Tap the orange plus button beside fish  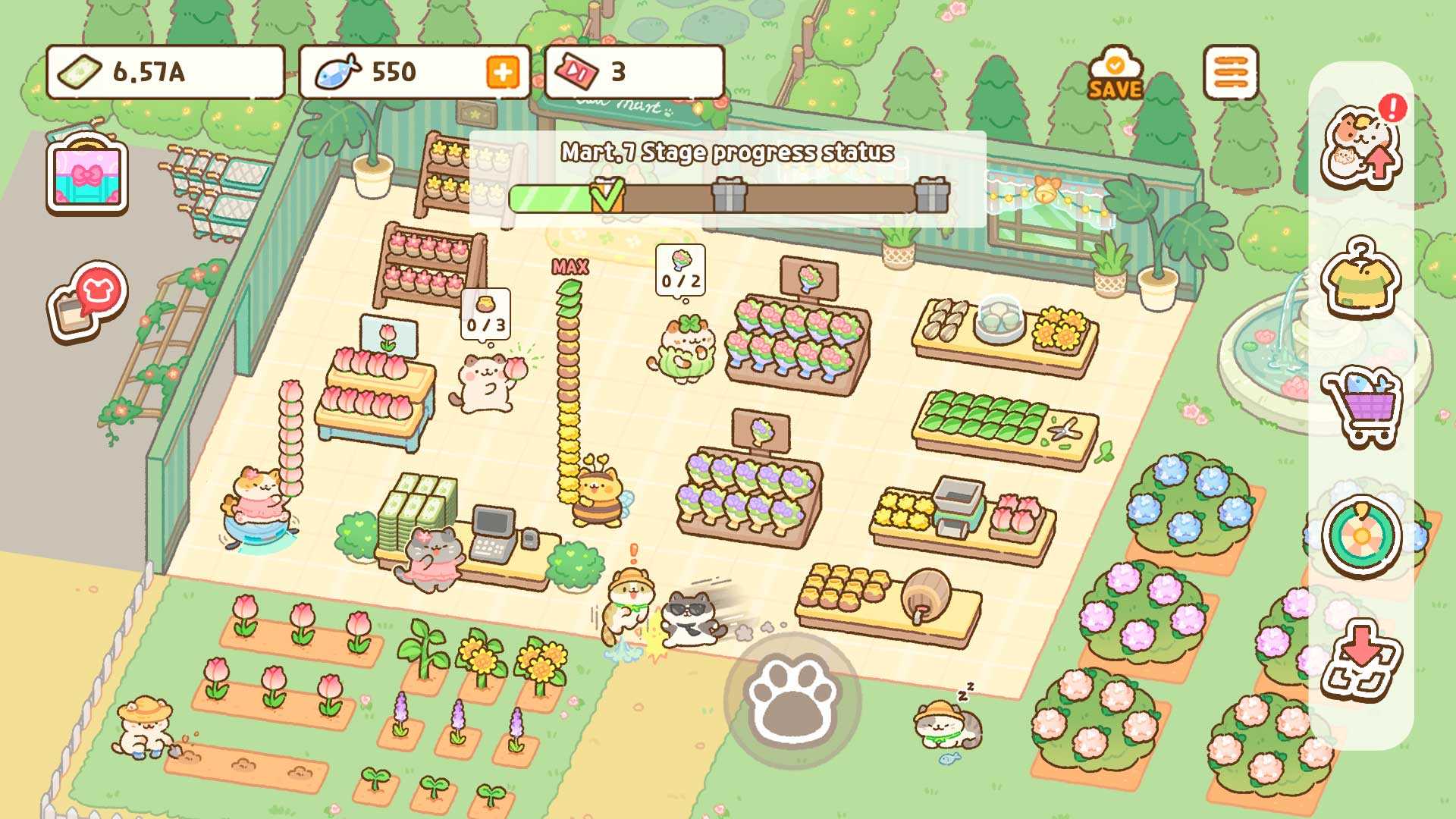pos(502,73)
